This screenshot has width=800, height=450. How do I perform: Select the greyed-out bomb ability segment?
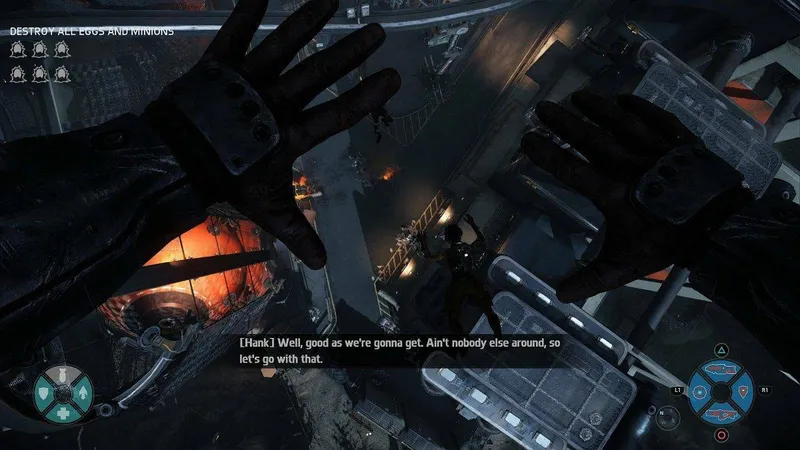click(63, 373)
